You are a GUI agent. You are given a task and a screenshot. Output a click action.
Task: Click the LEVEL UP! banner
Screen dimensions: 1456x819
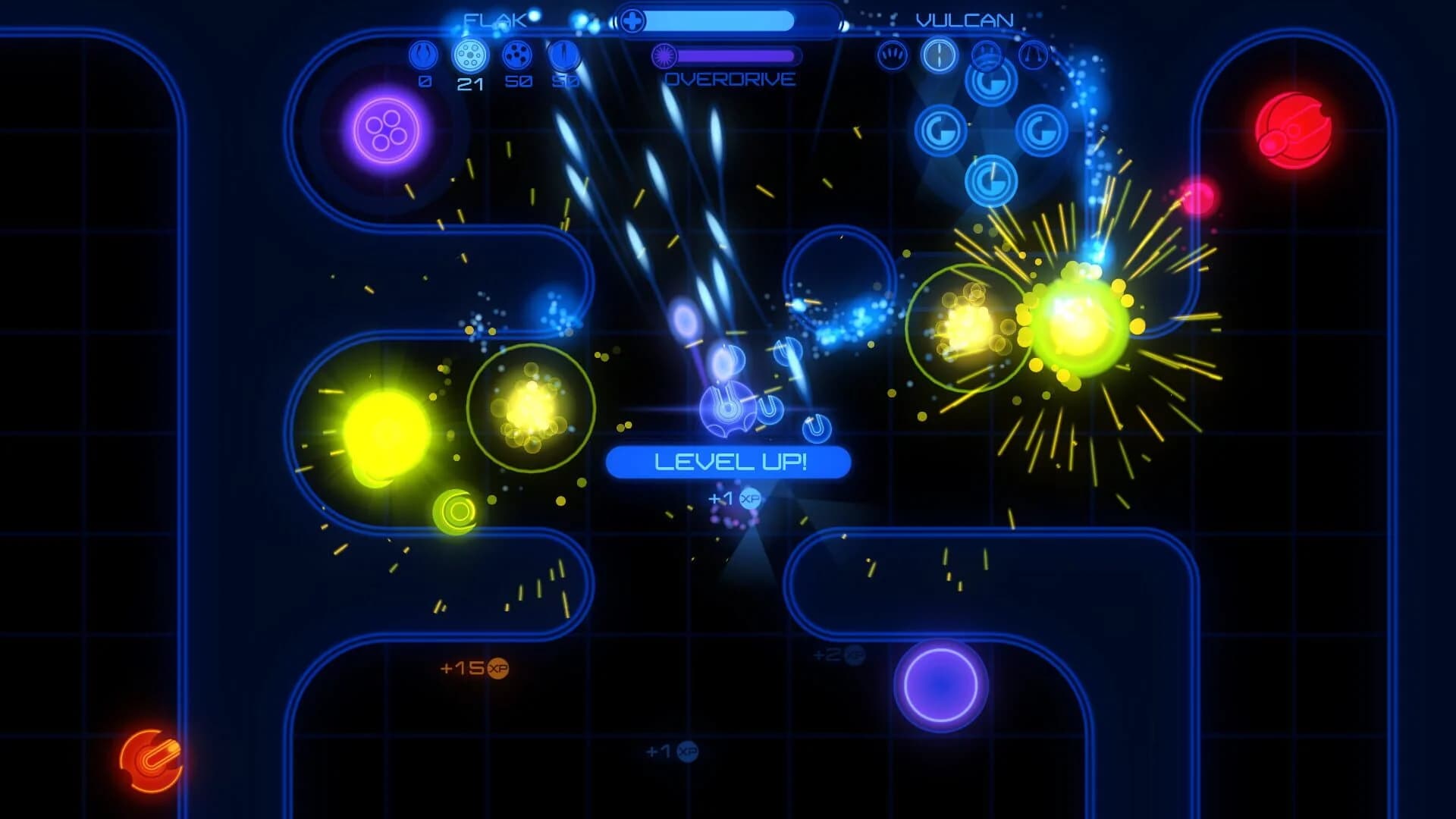point(728,463)
